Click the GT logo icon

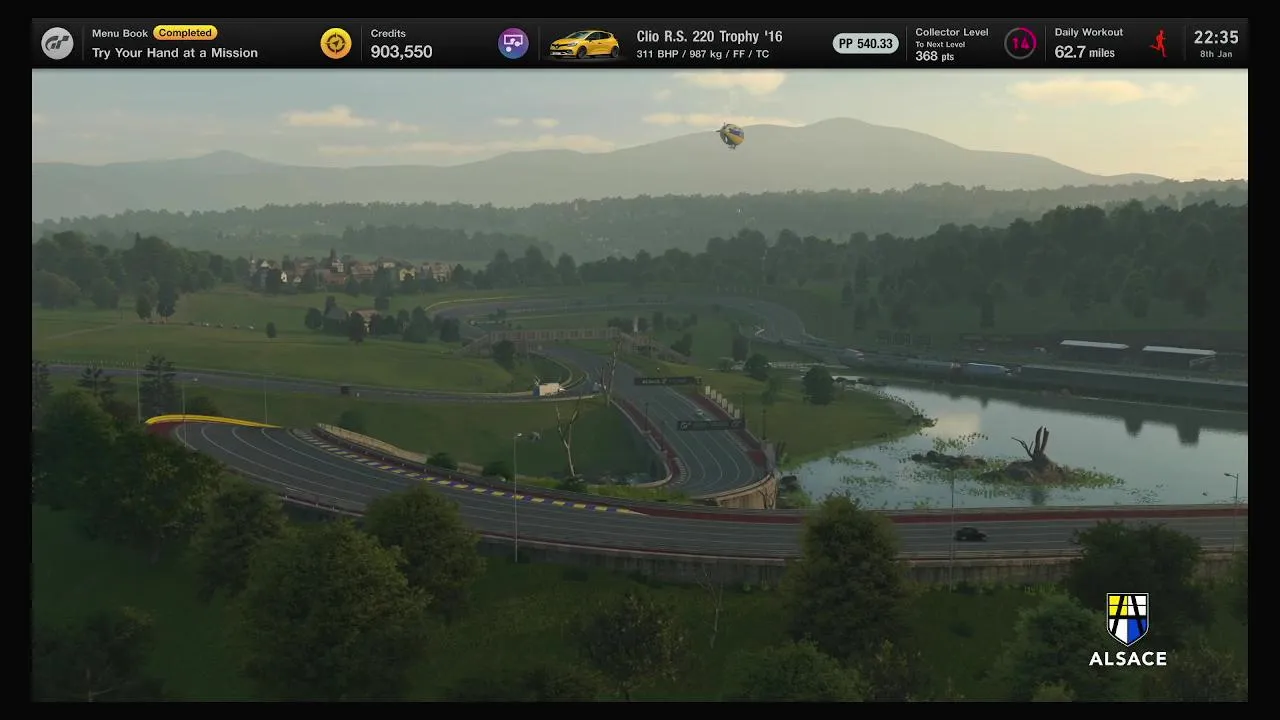(x=57, y=43)
